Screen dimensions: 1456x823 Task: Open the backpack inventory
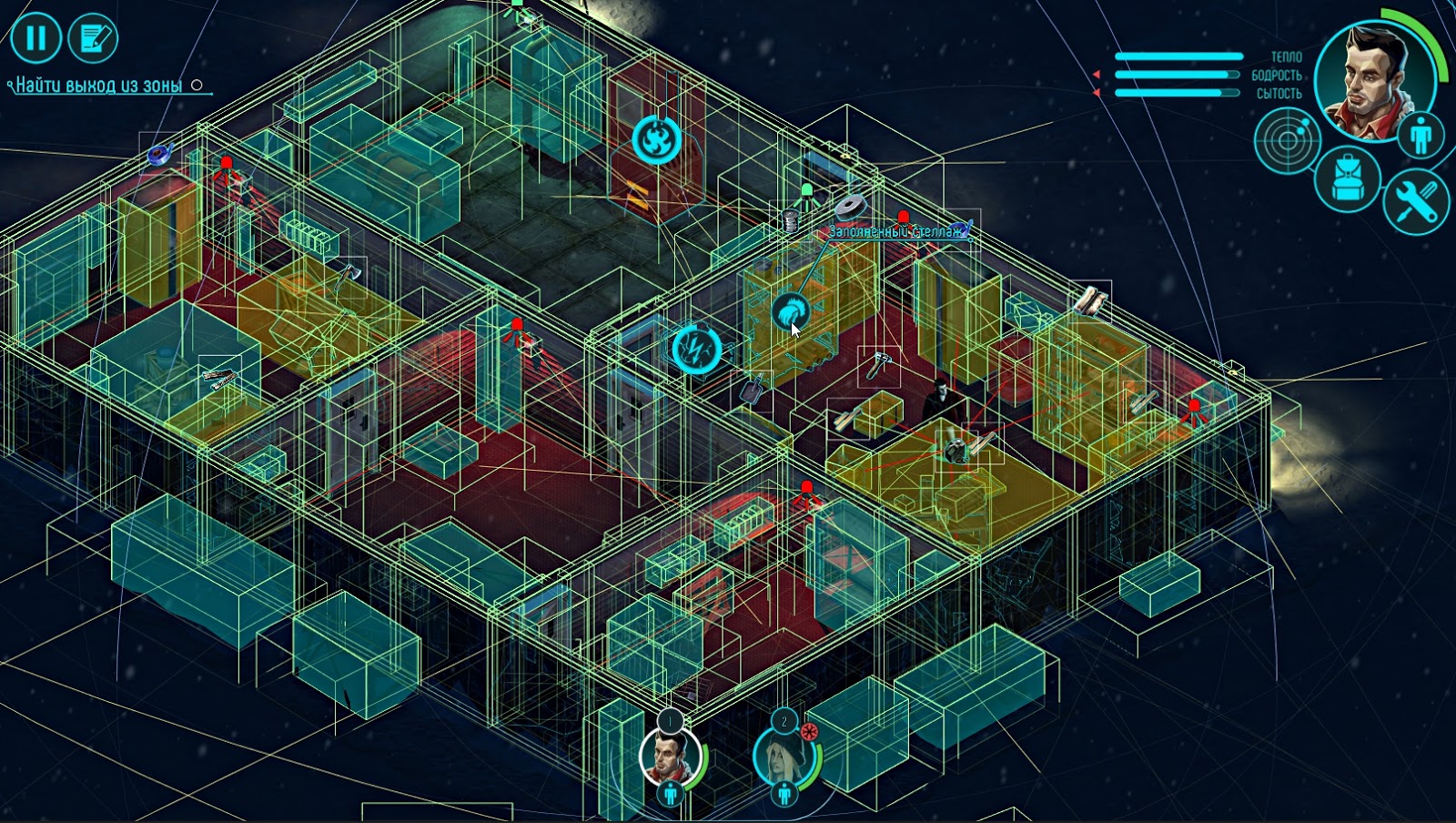(1348, 179)
